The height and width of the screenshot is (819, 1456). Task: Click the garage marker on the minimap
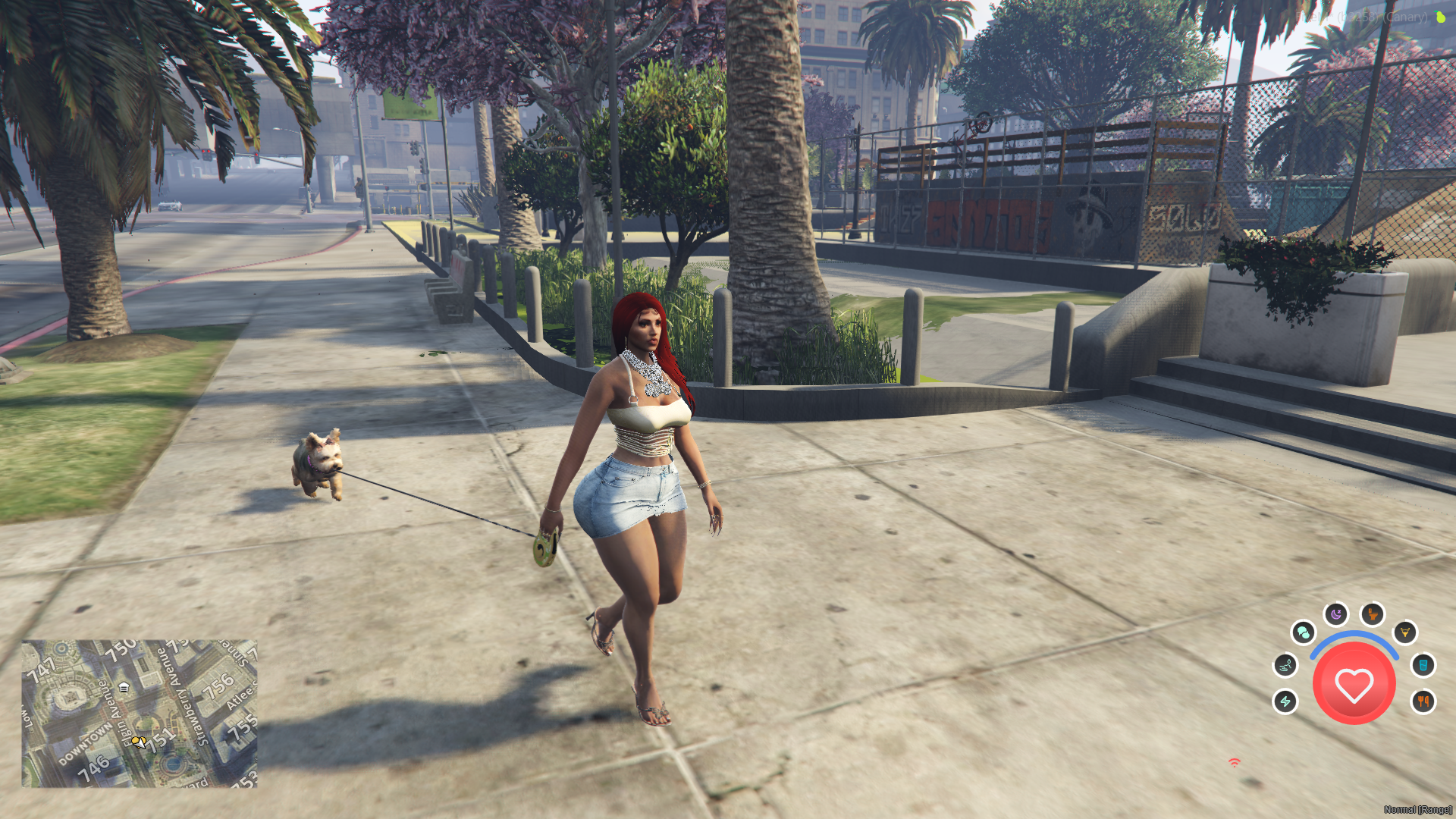(x=124, y=688)
